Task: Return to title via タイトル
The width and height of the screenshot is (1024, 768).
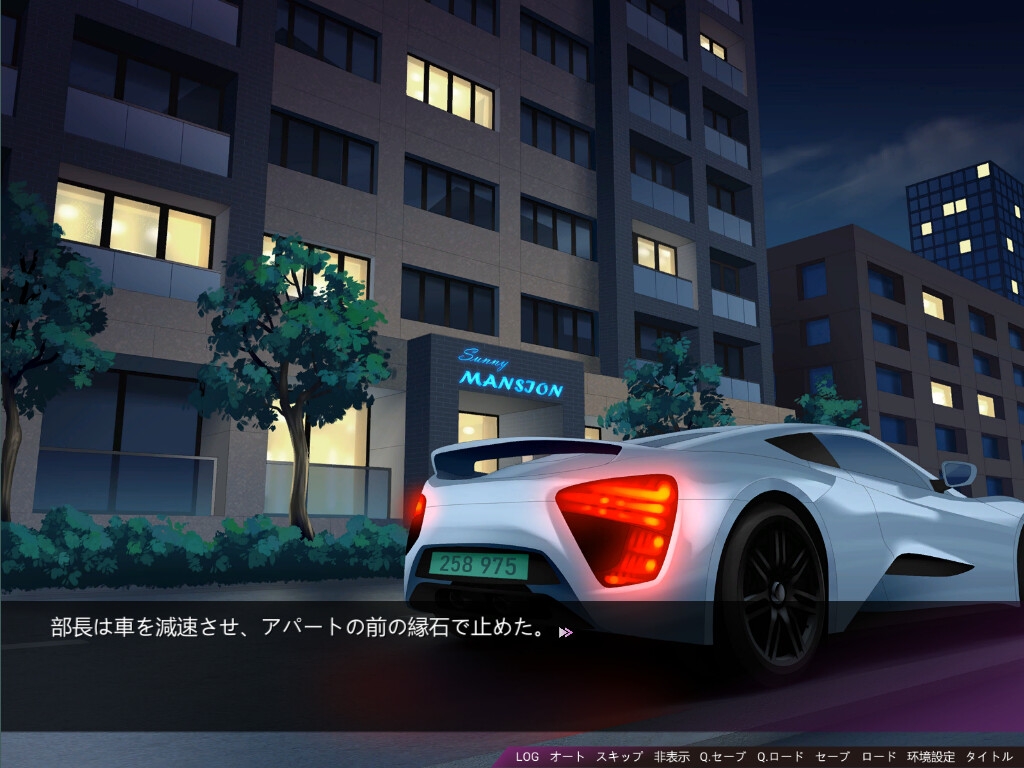Action: click(989, 757)
